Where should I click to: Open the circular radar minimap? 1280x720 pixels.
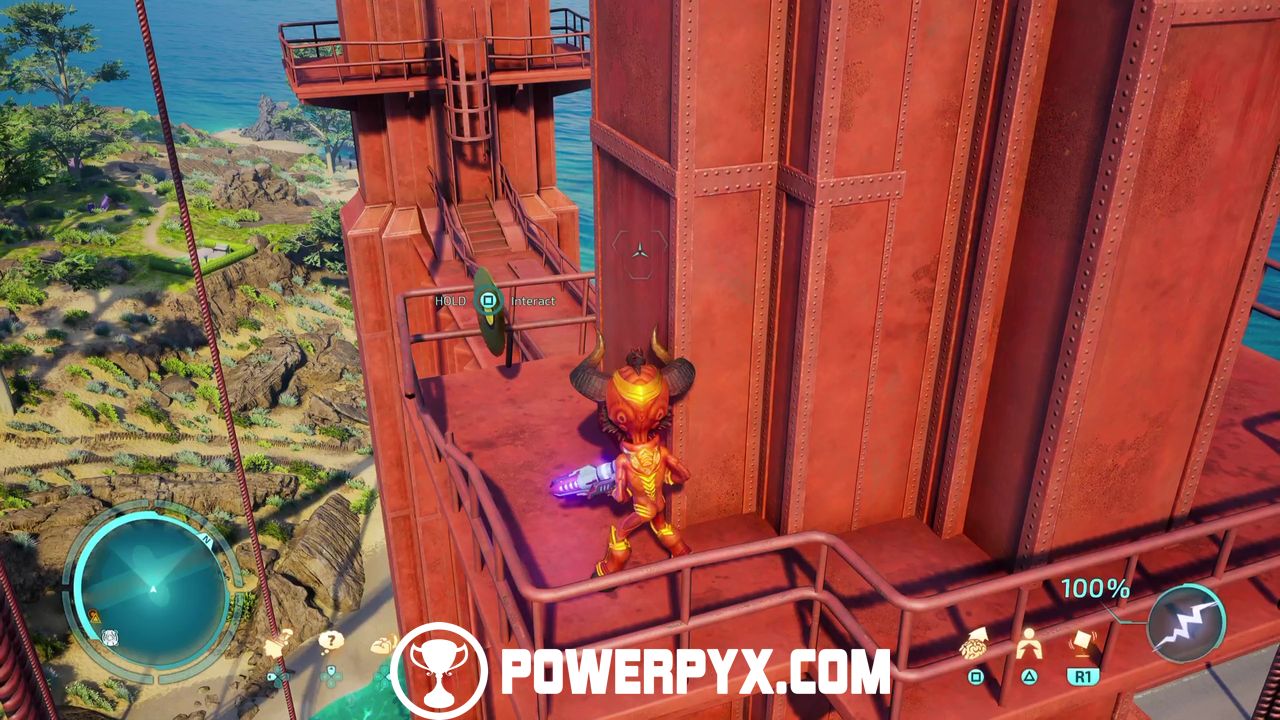[x=152, y=591]
